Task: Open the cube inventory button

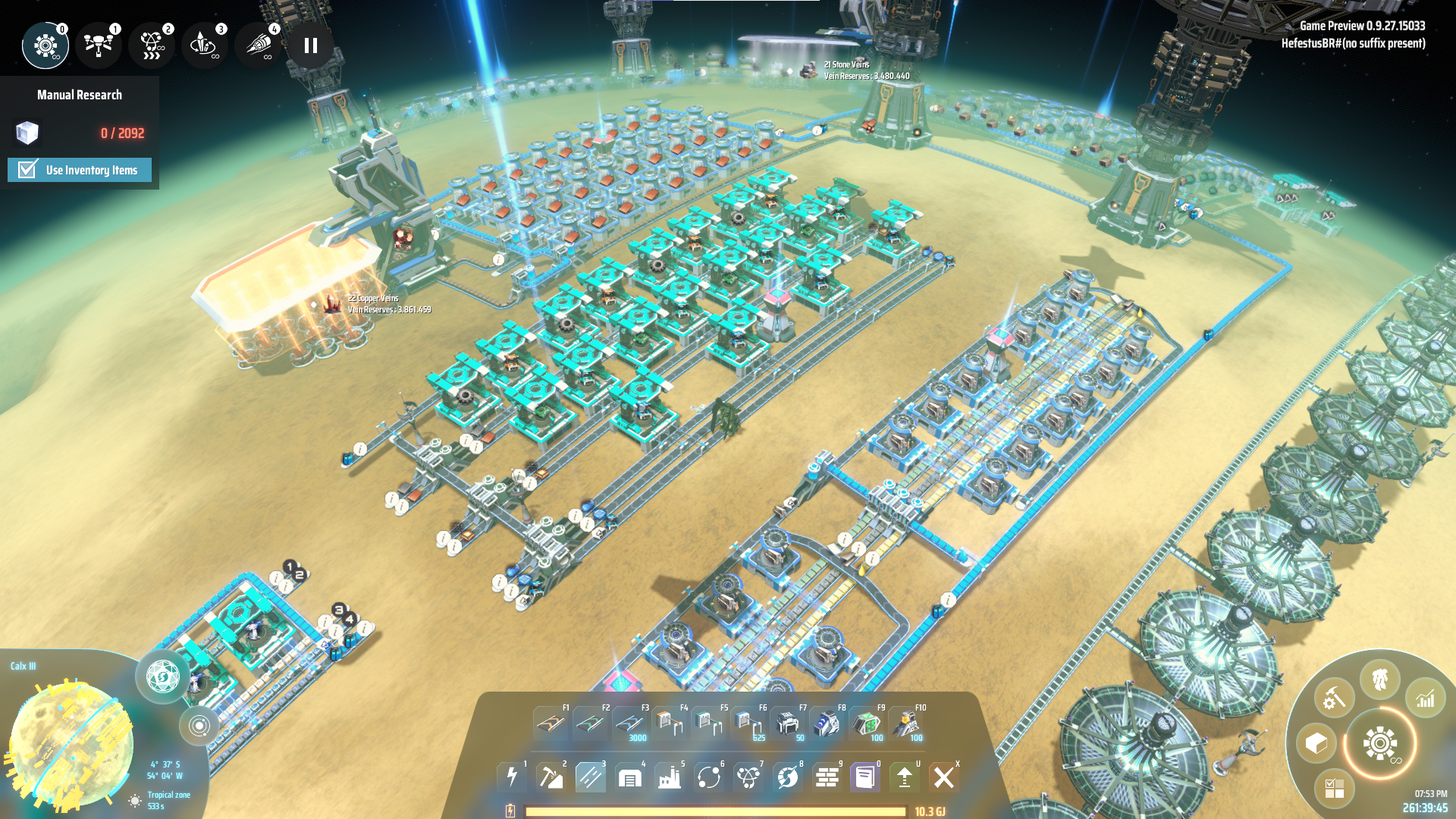Action: point(1316,743)
